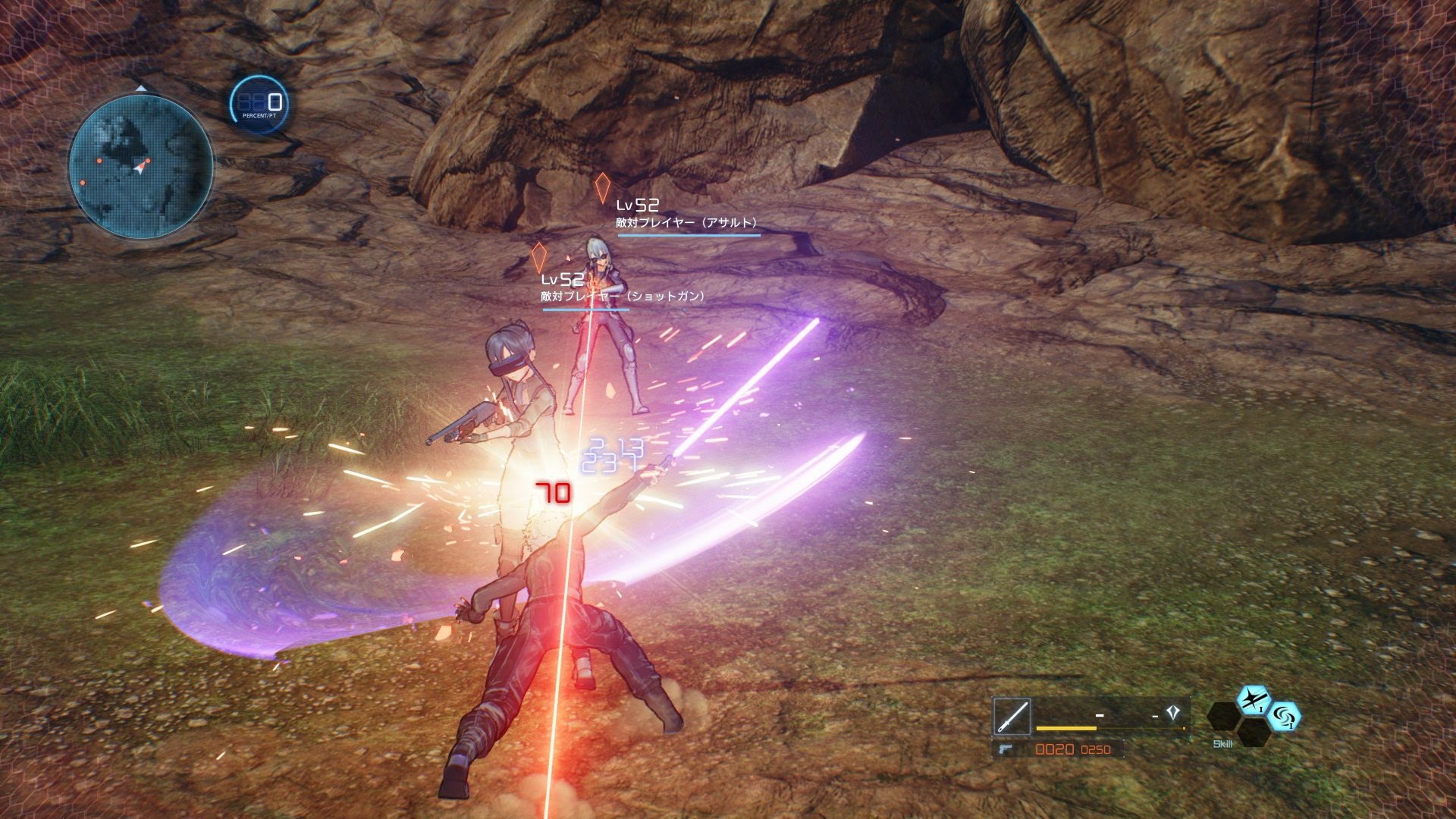Screen dimensions: 1456x819
Task: Click the handgun sidearm icon
Action: point(1005,751)
